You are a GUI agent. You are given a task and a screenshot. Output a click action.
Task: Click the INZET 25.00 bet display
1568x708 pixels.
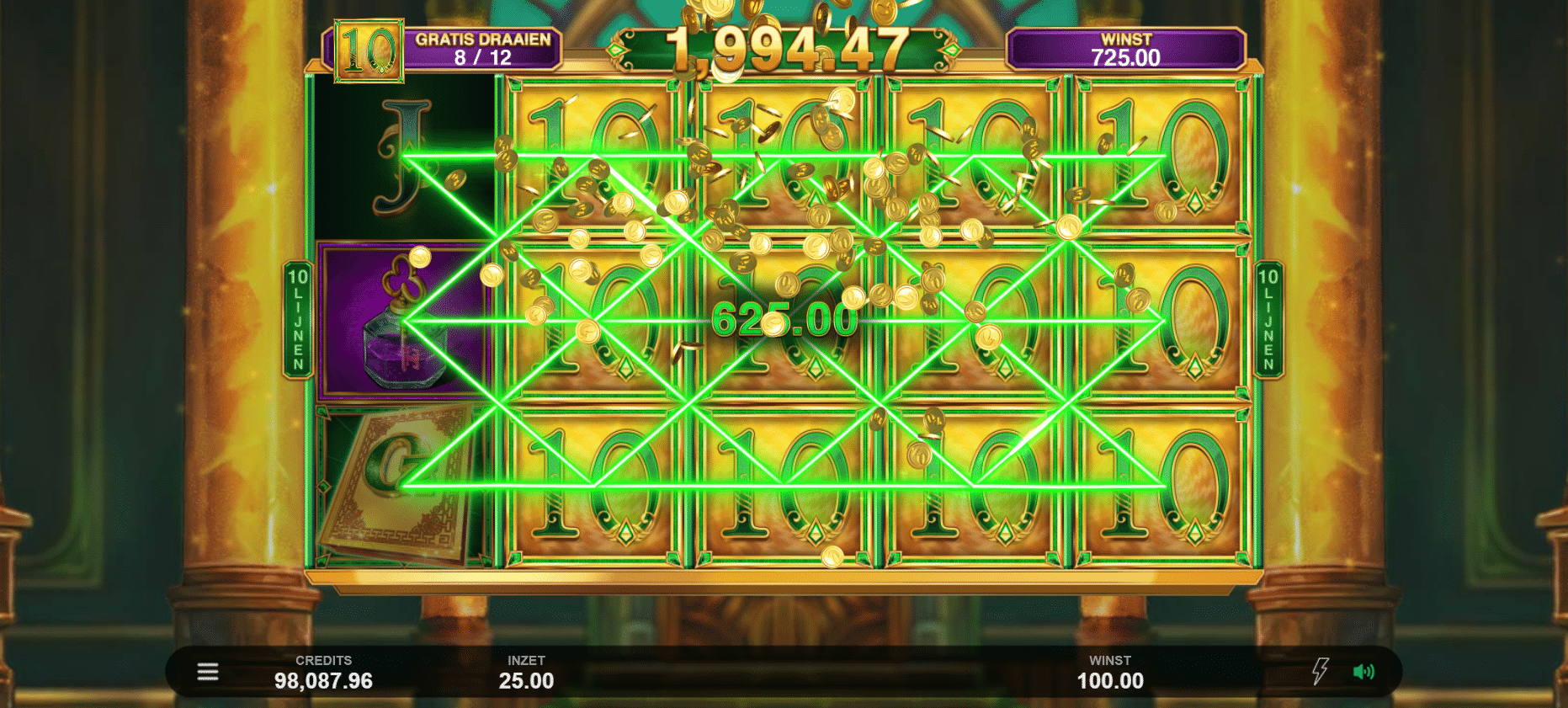[526, 671]
